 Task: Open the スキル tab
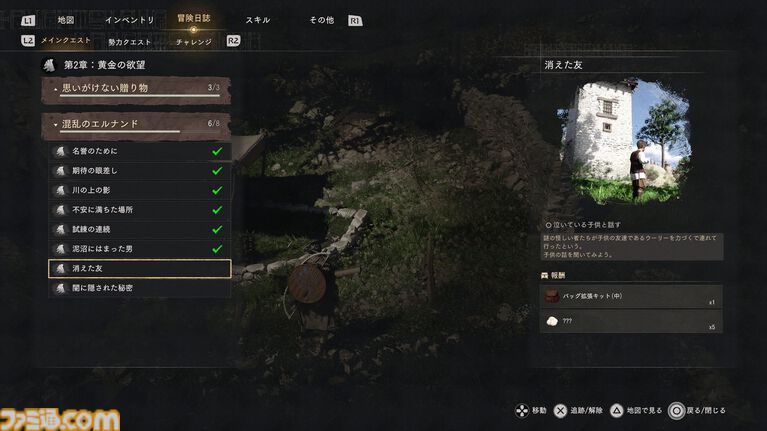pos(257,20)
